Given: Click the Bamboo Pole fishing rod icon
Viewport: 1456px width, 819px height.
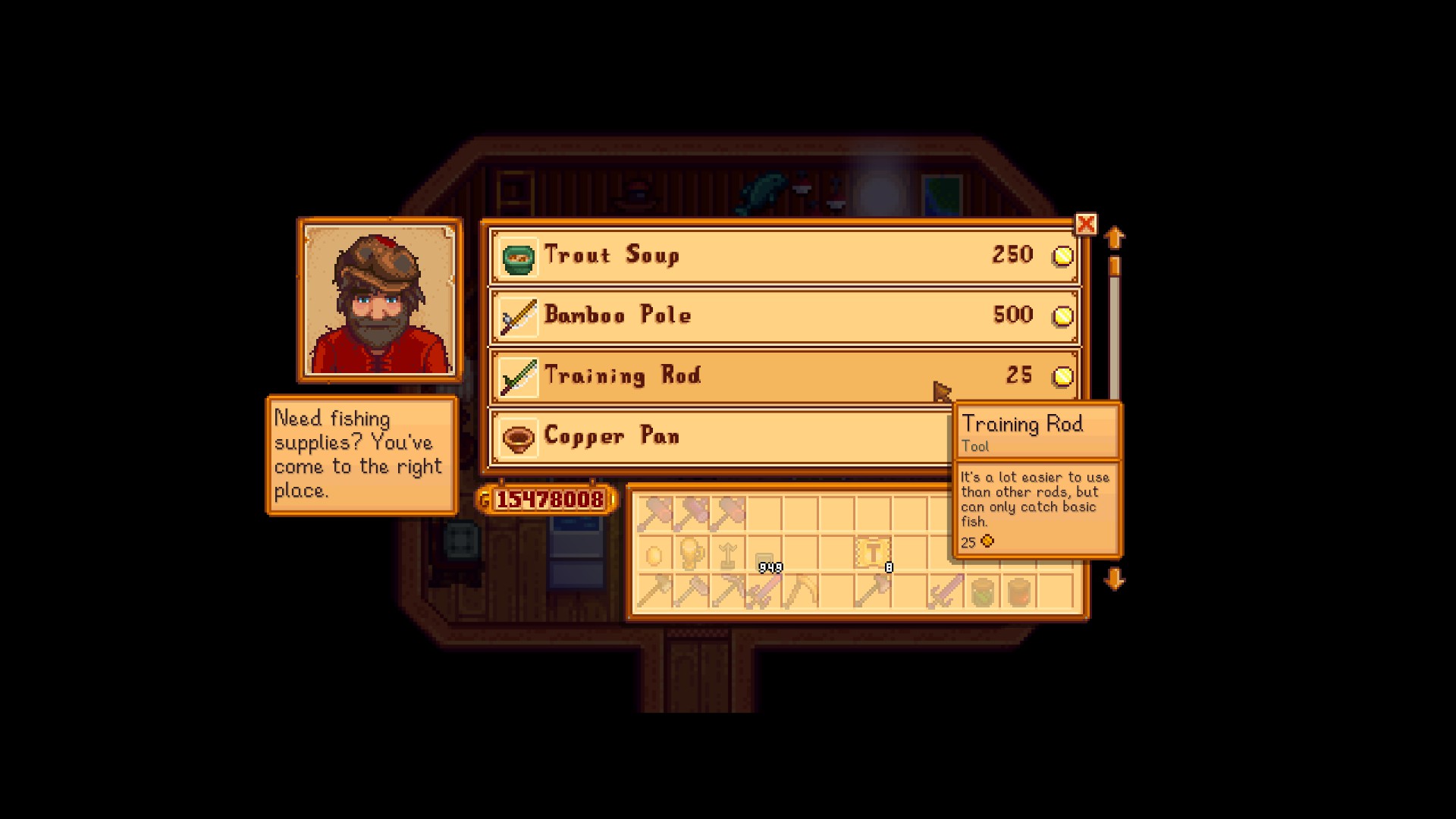Looking at the screenshot, I should pos(519,315).
